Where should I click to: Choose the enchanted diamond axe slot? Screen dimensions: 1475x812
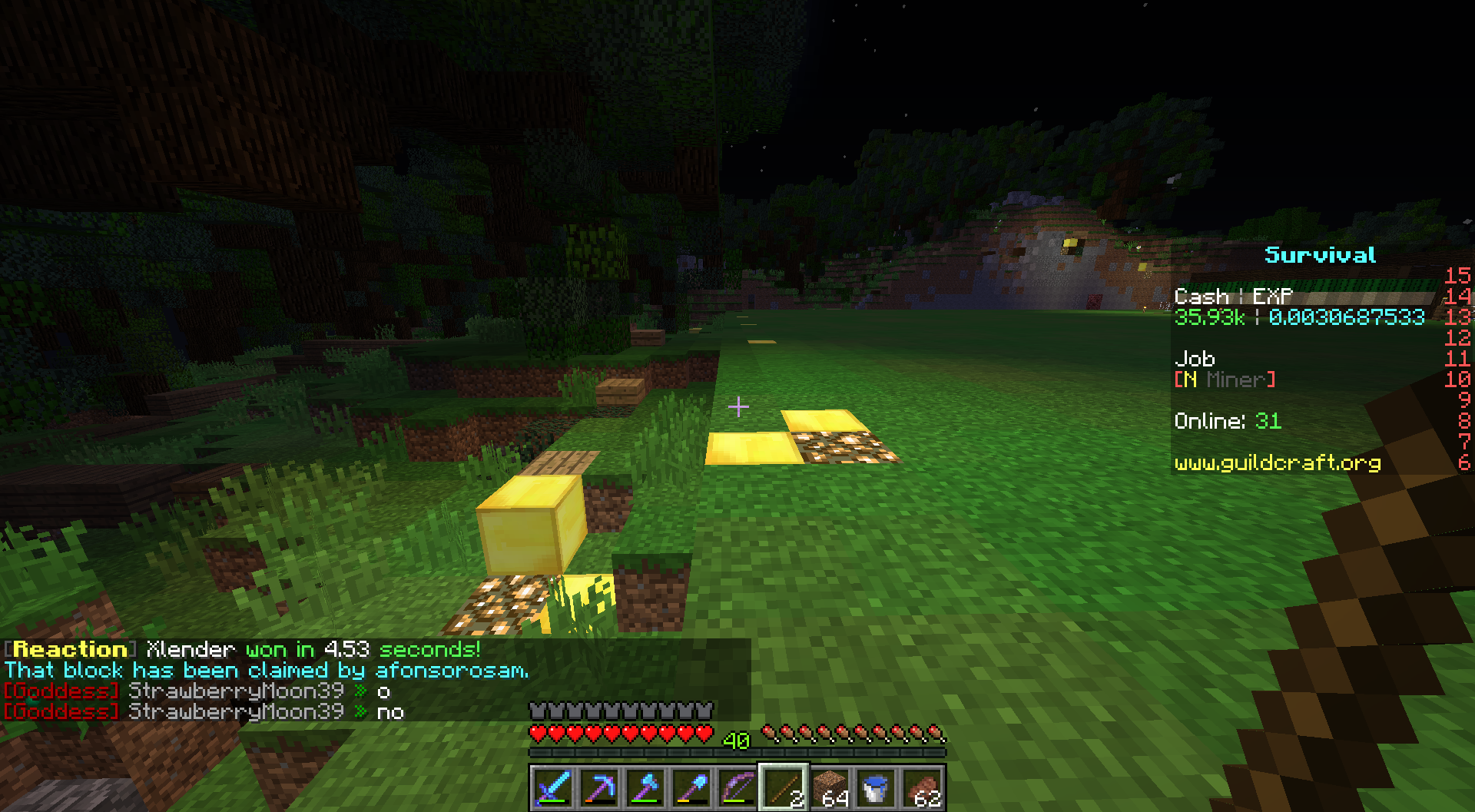pos(645,788)
